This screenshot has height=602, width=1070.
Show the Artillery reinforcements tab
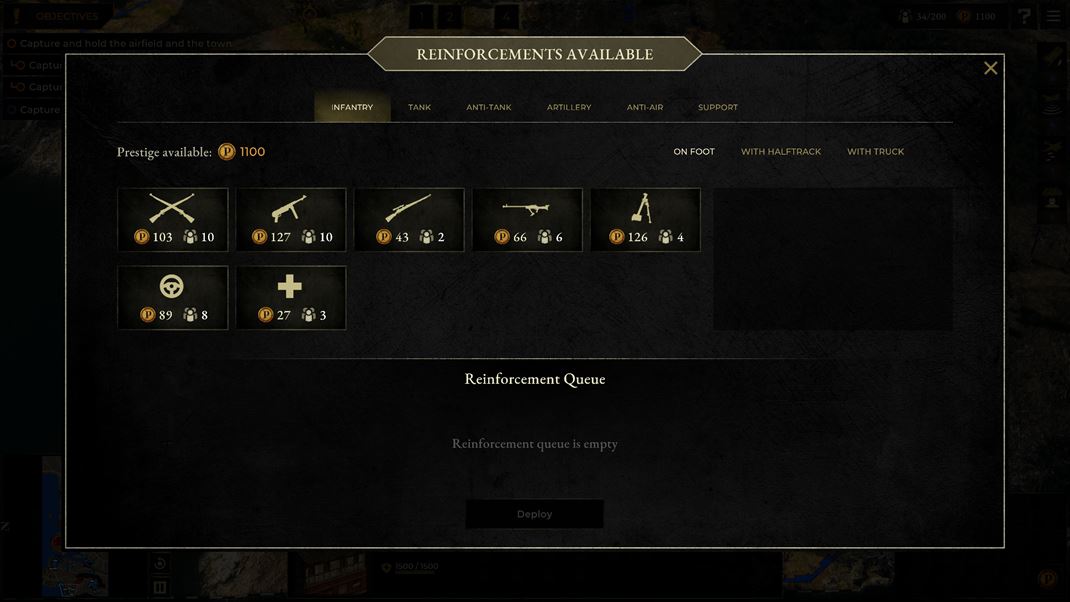(569, 107)
